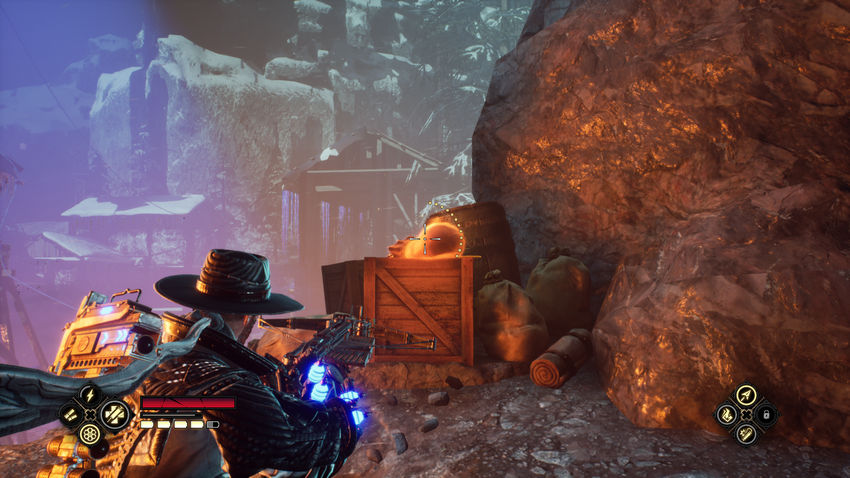Click the locked padlock gadget slot
This screenshot has height=478, width=850.
point(765,414)
